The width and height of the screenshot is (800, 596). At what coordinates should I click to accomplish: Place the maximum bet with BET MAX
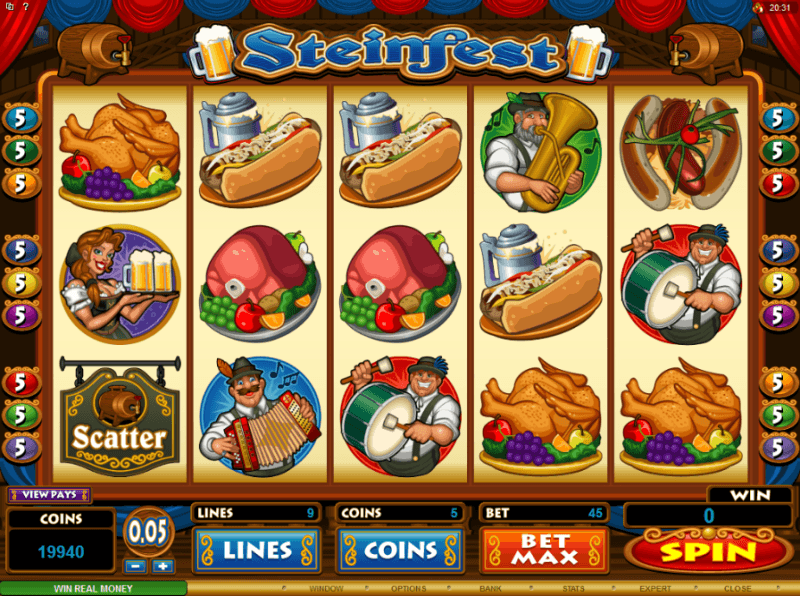tap(544, 550)
